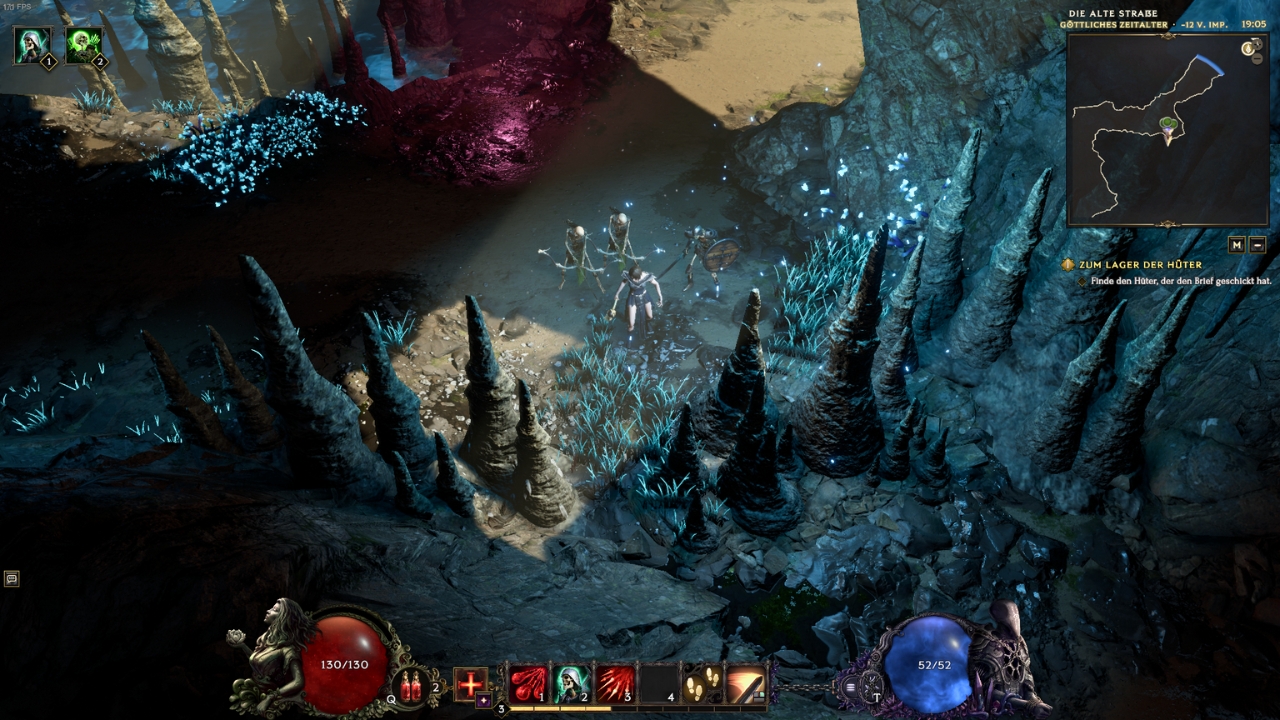Activate the red claw slash skill
This screenshot has width=1280, height=720.
615,684
